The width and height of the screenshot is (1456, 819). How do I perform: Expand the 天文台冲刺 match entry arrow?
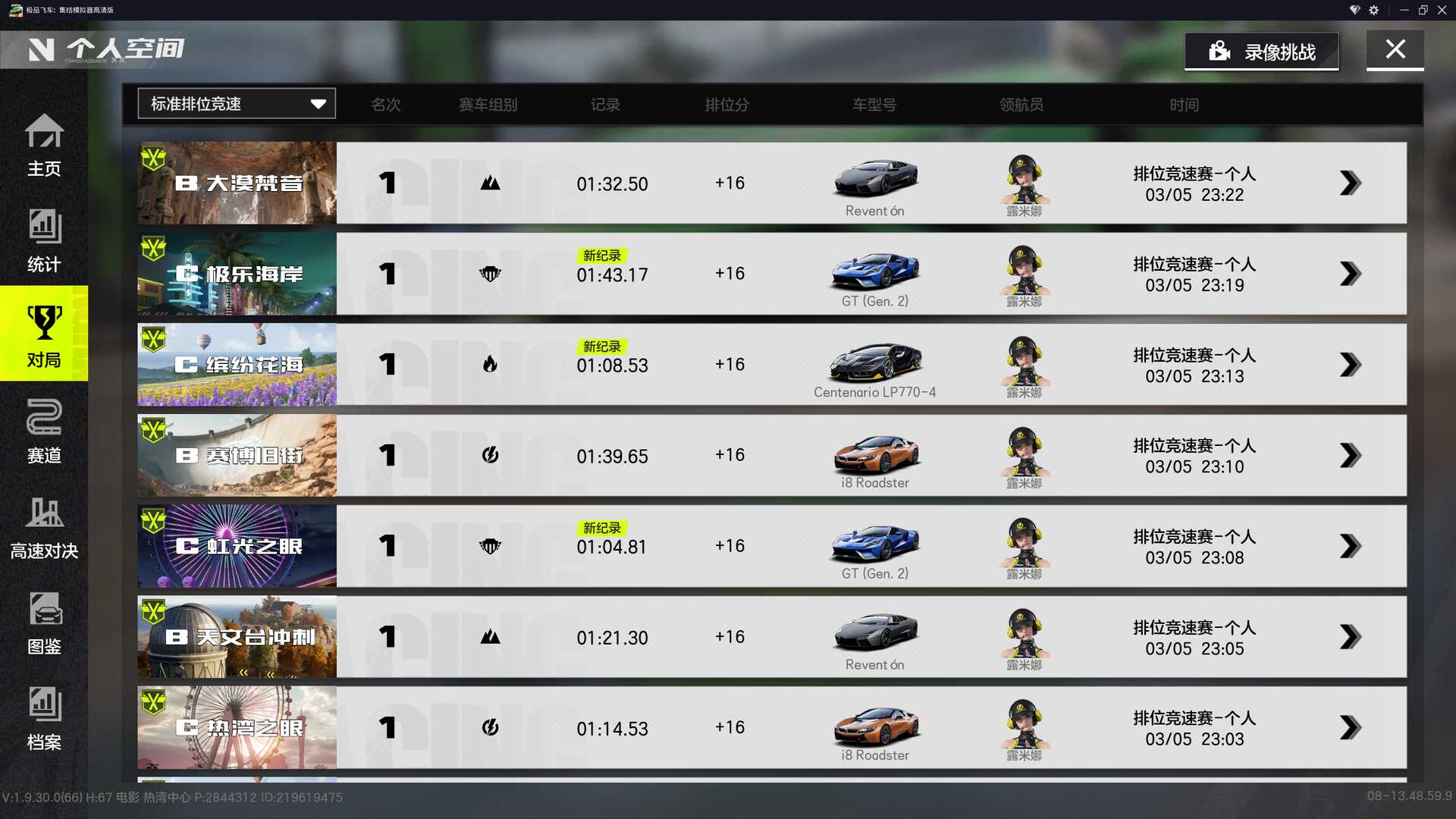coord(1349,637)
